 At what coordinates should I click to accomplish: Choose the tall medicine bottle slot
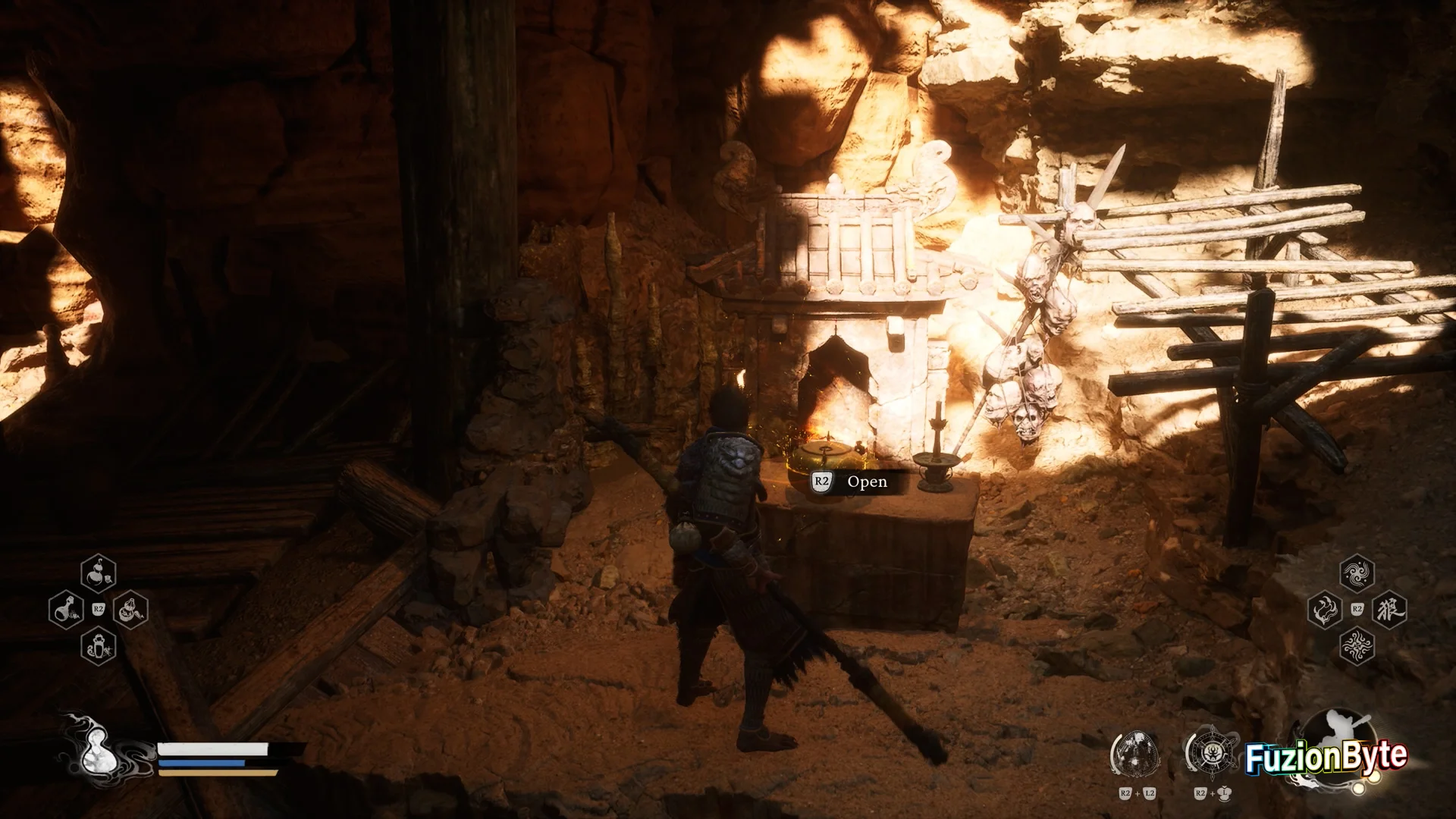click(98, 646)
